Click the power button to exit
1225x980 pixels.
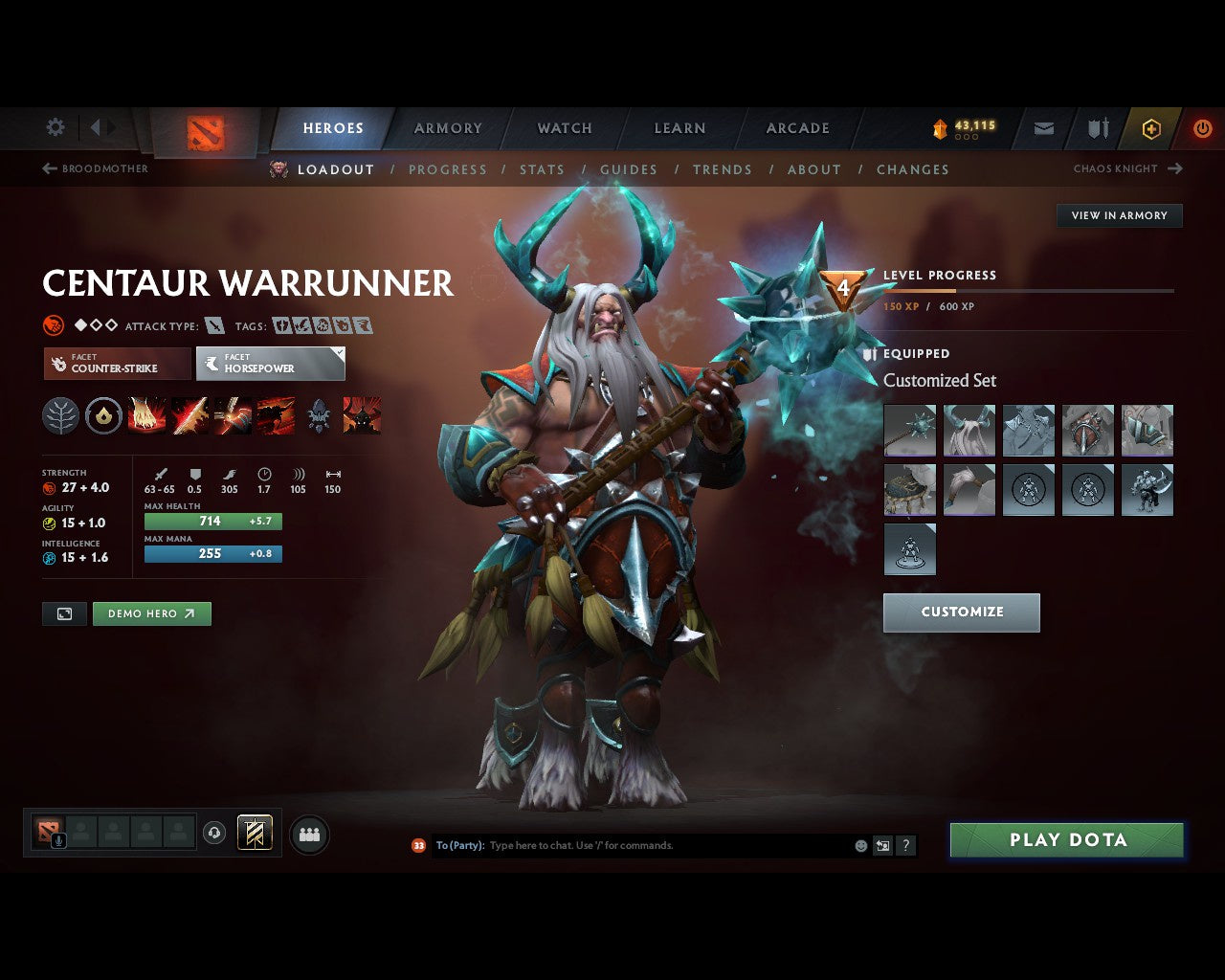point(1202,128)
